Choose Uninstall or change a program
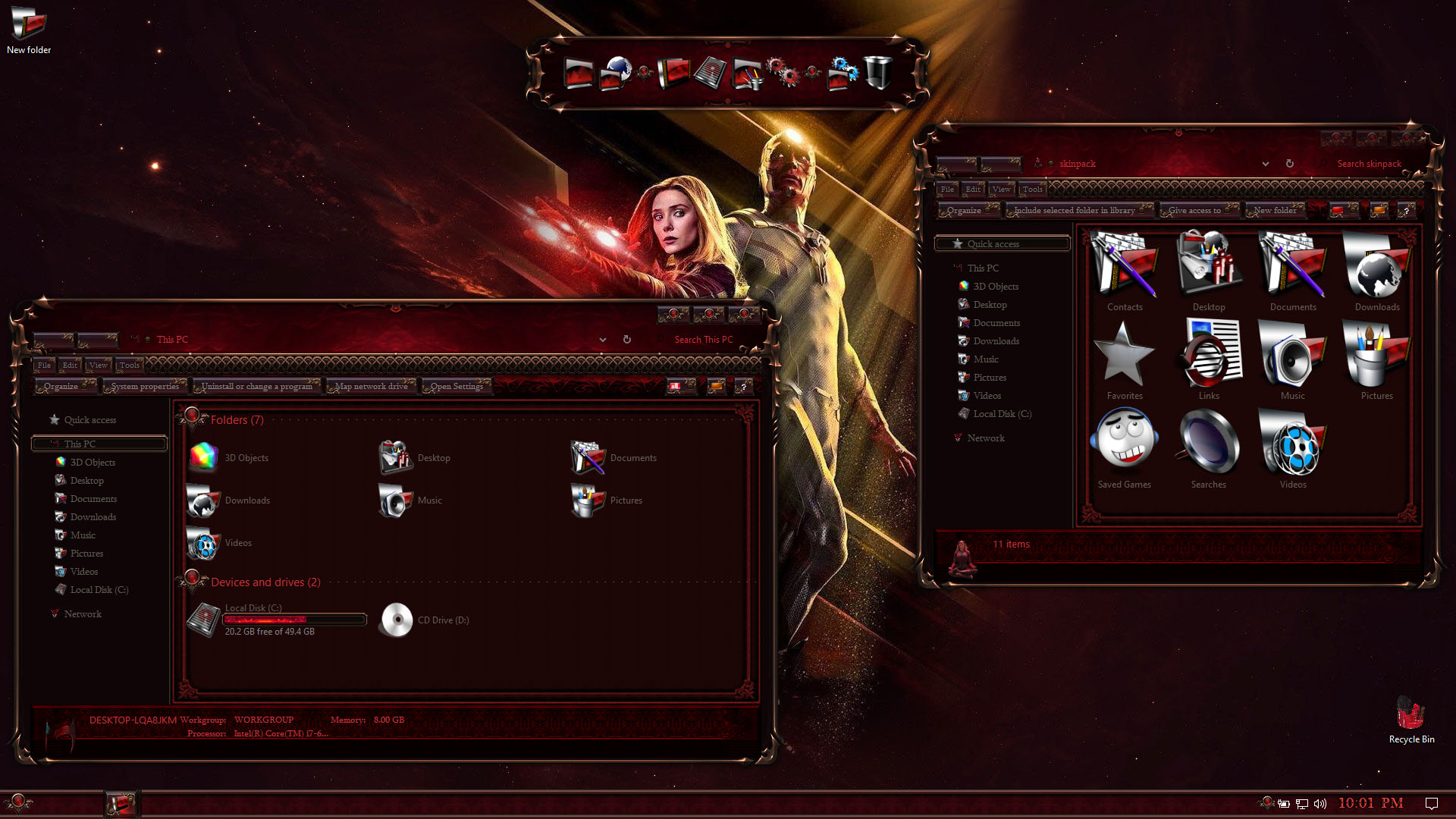 [x=256, y=387]
